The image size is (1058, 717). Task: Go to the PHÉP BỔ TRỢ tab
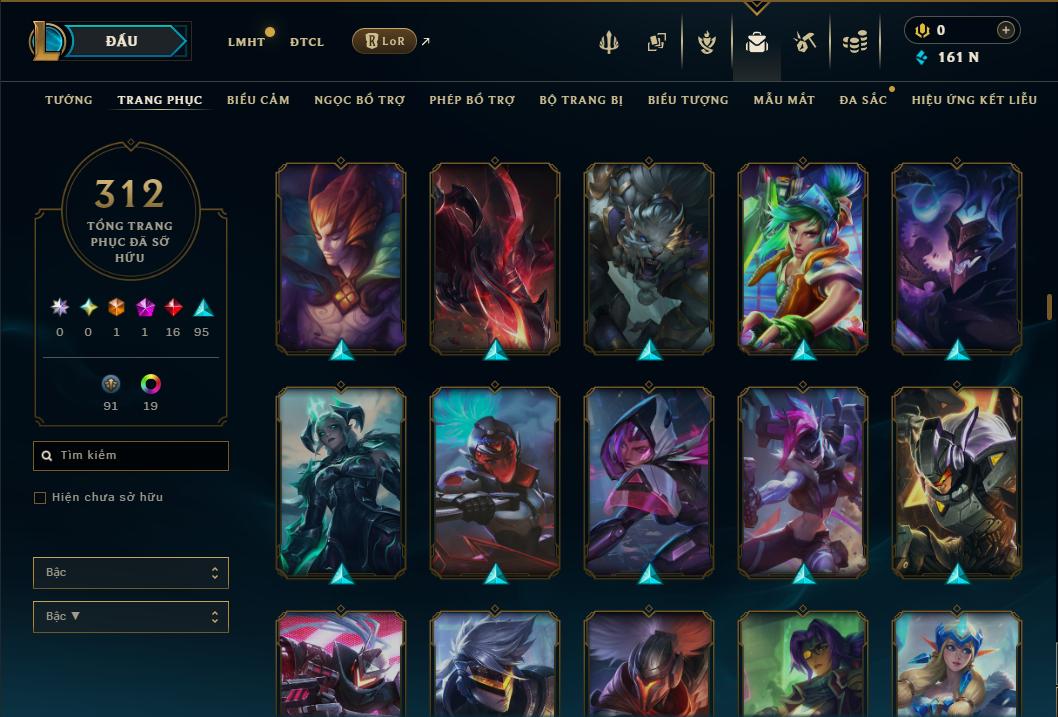(x=472, y=100)
